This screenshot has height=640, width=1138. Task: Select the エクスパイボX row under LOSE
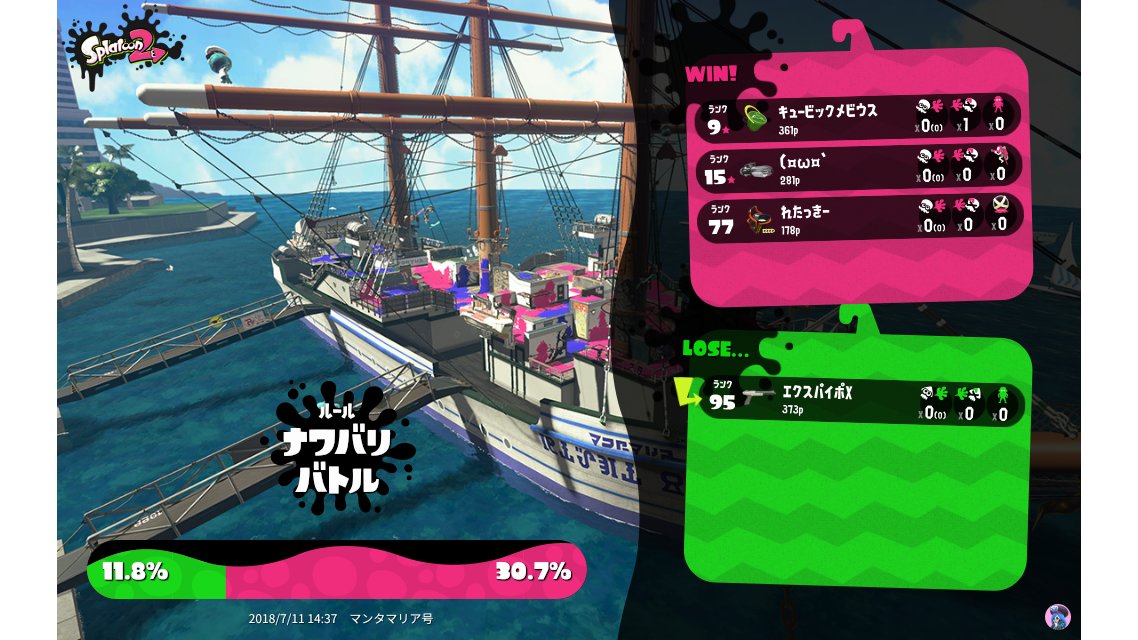pos(860,402)
